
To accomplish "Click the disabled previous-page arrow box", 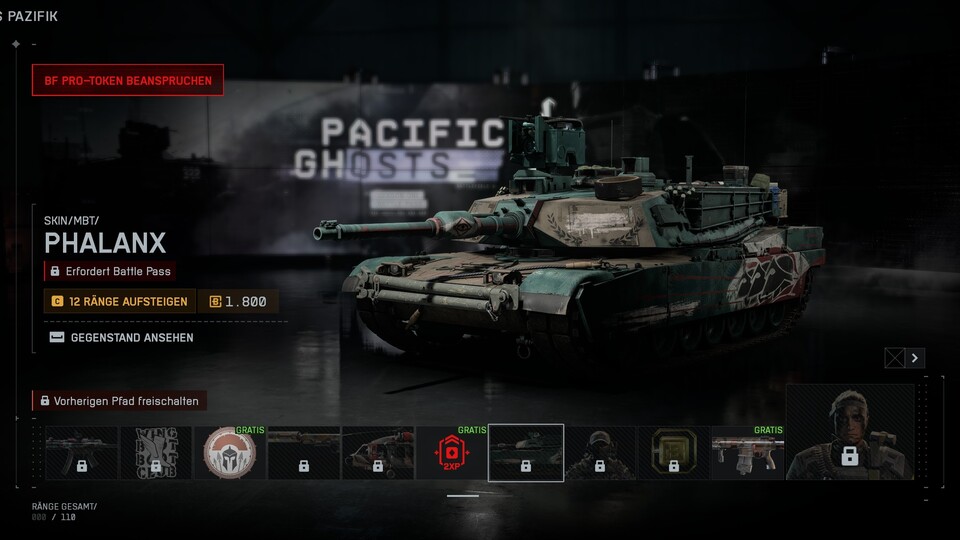I will point(895,358).
